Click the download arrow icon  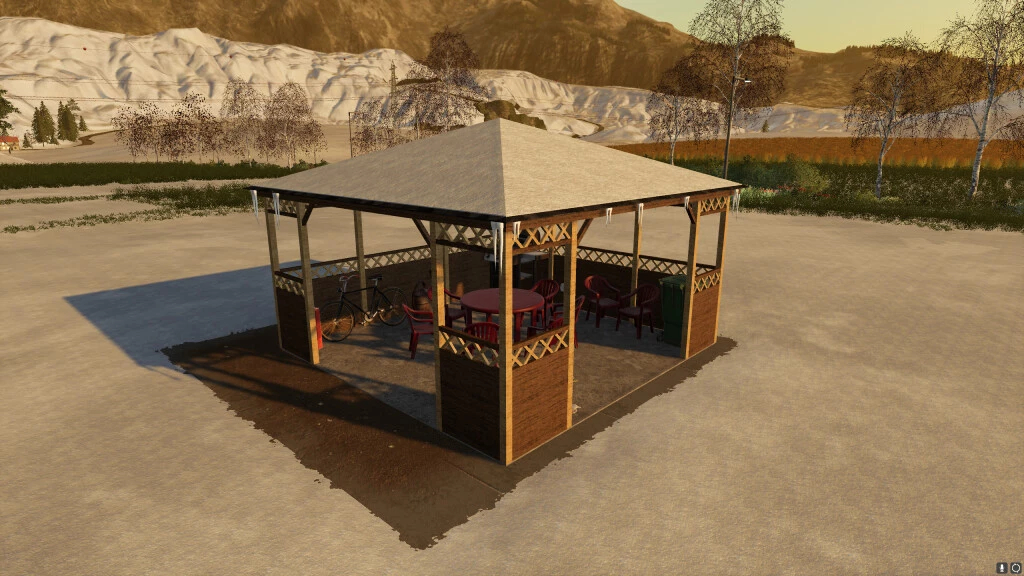click(1002, 567)
